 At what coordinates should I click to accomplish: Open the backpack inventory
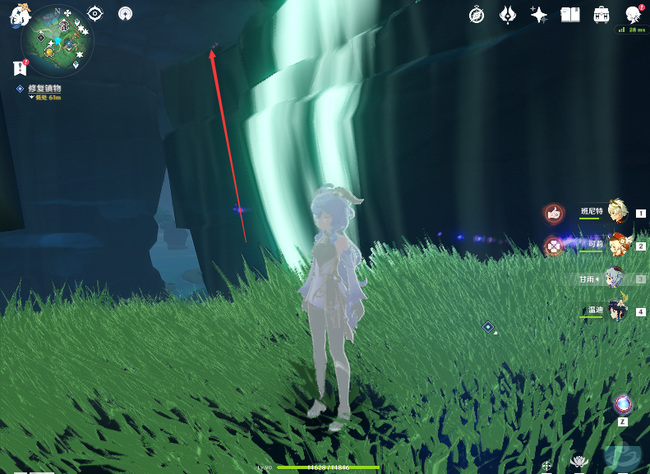pyautogui.click(x=601, y=14)
